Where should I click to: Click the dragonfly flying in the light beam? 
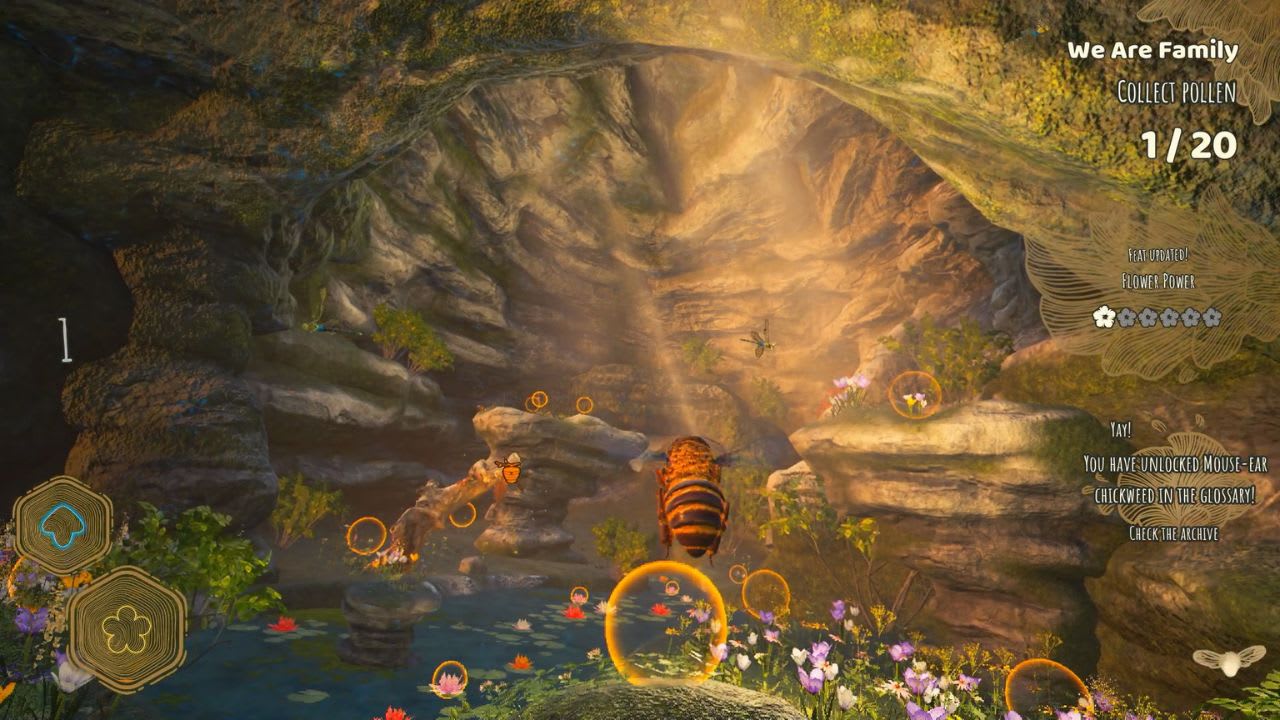(758, 344)
